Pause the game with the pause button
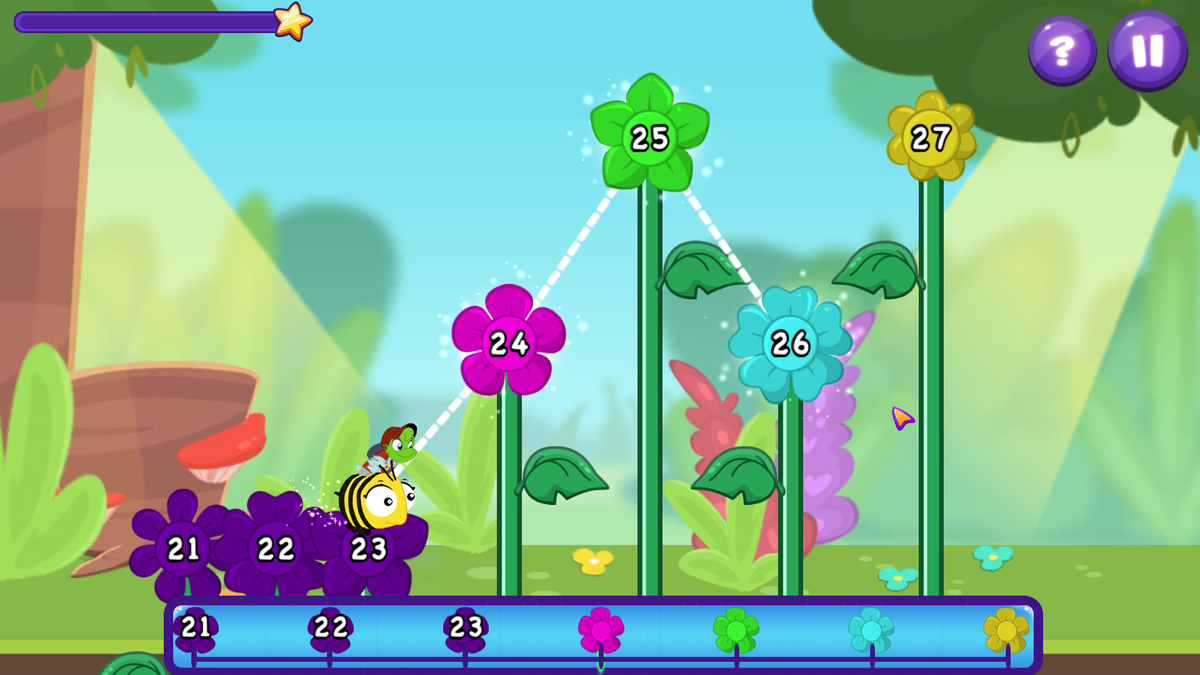The width and height of the screenshot is (1200, 675). [x=1147, y=49]
